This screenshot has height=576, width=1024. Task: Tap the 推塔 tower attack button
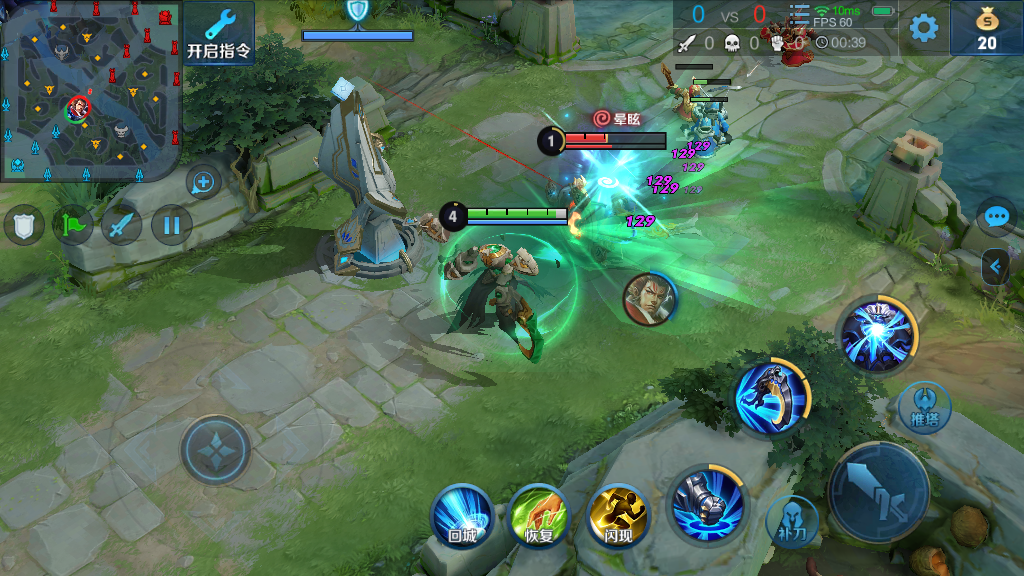coord(924,407)
